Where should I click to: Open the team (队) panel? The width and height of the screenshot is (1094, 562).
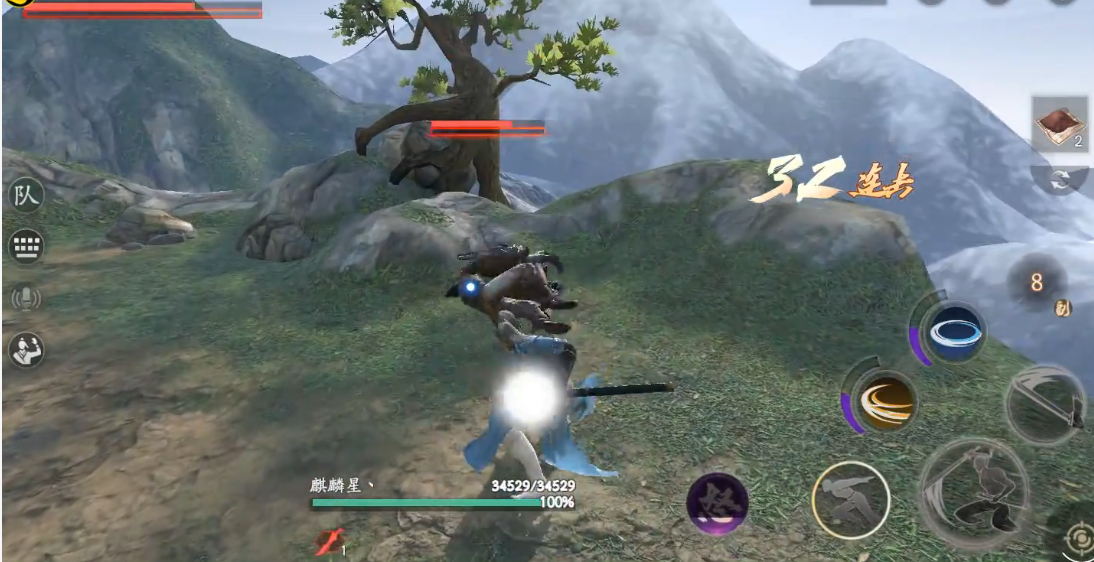pos(26,195)
